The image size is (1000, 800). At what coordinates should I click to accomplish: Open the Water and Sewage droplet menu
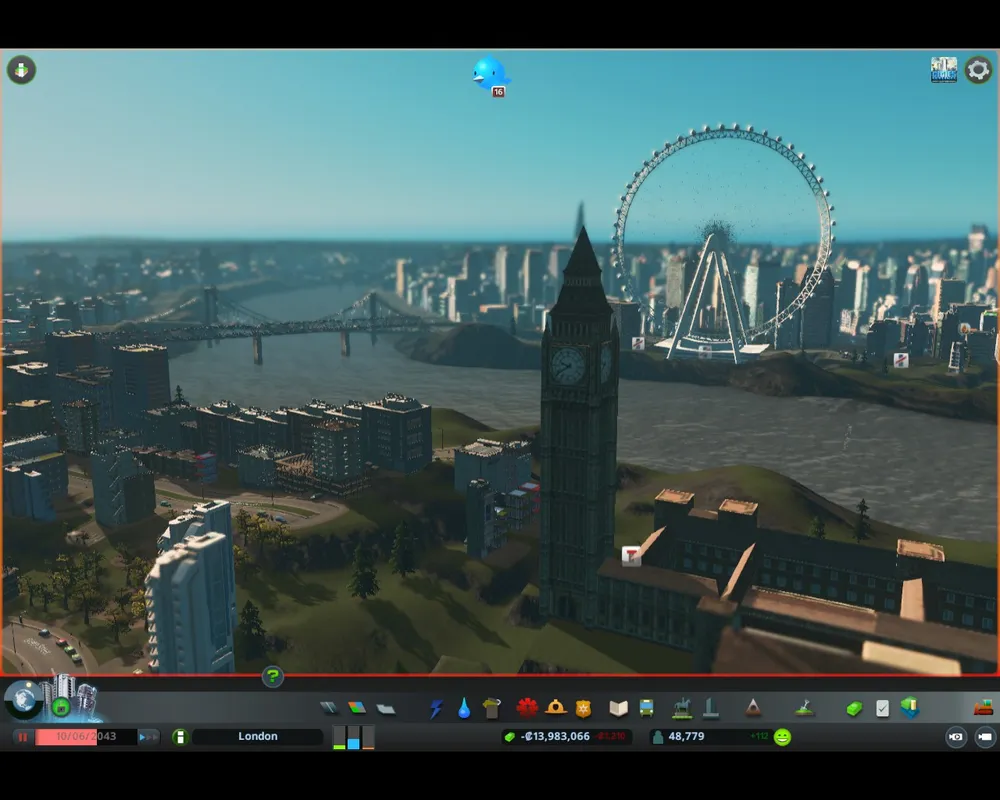coord(464,708)
